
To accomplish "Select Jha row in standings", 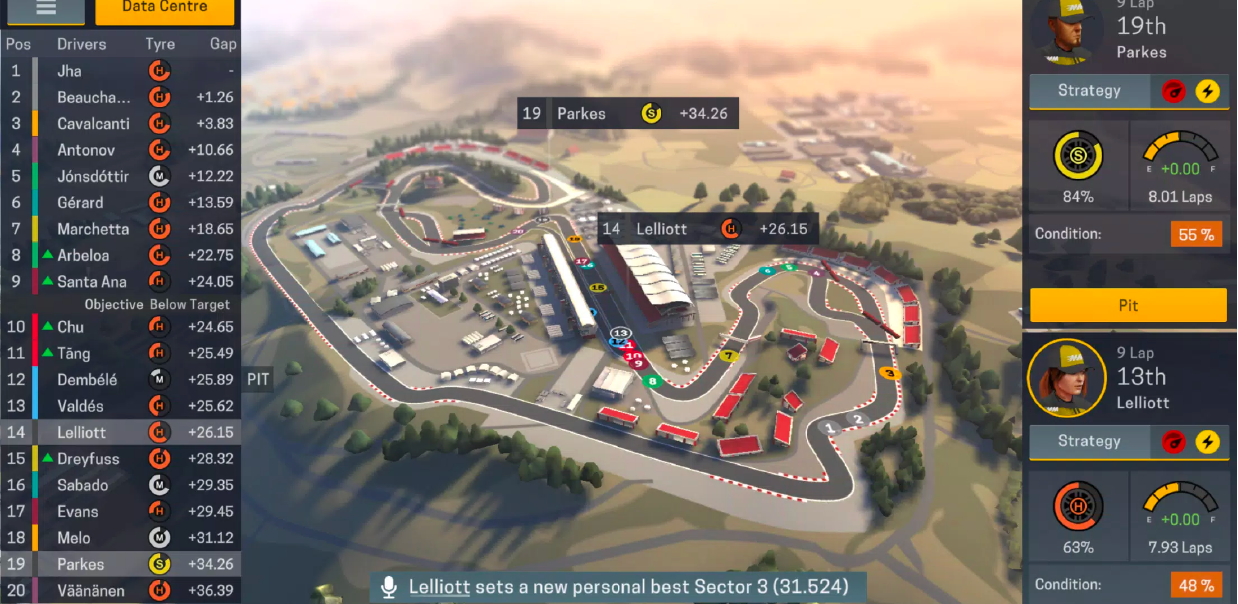I will tap(120, 71).
